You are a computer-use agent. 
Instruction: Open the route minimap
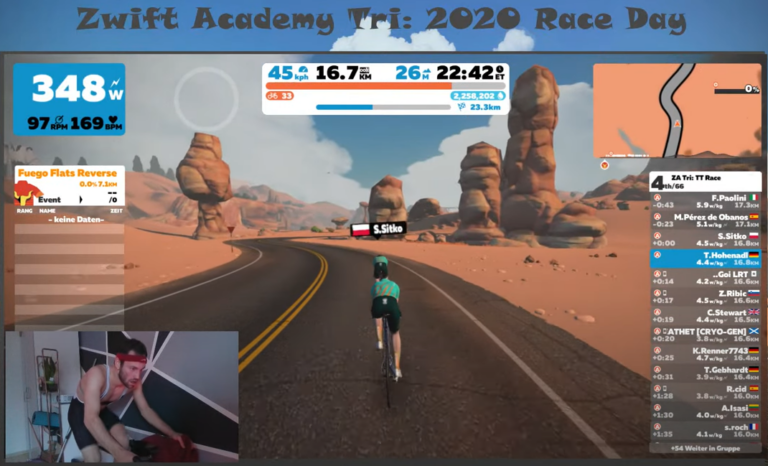pos(677,110)
